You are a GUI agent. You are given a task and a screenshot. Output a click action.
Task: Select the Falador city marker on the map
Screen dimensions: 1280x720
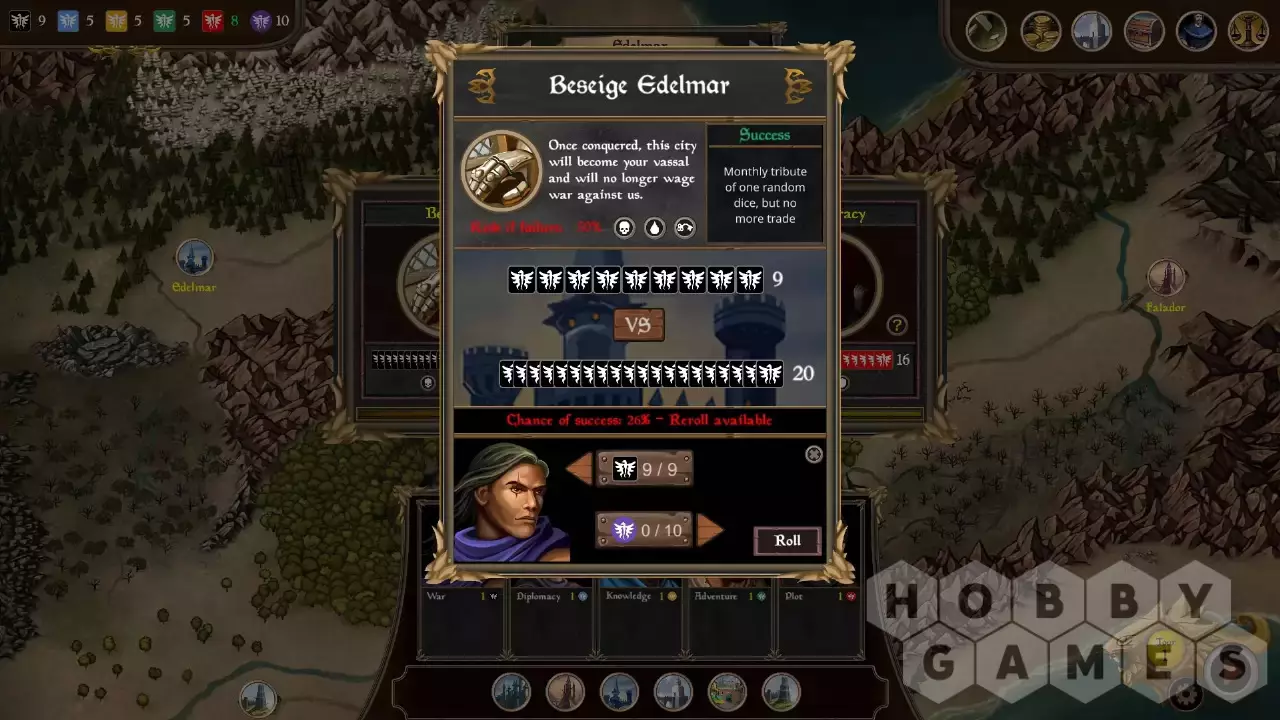click(x=1165, y=278)
